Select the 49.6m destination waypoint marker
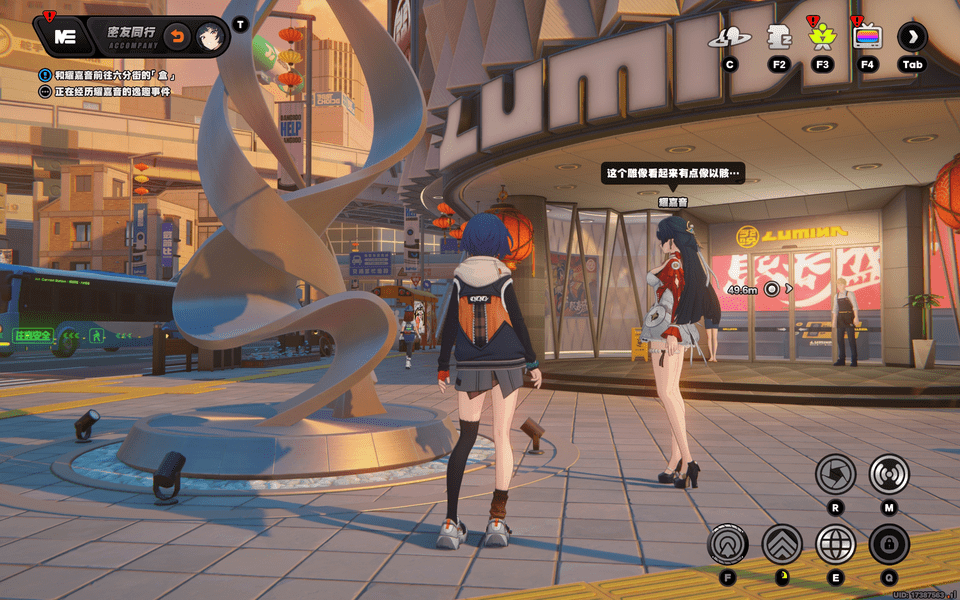The image size is (960, 600). coord(772,289)
